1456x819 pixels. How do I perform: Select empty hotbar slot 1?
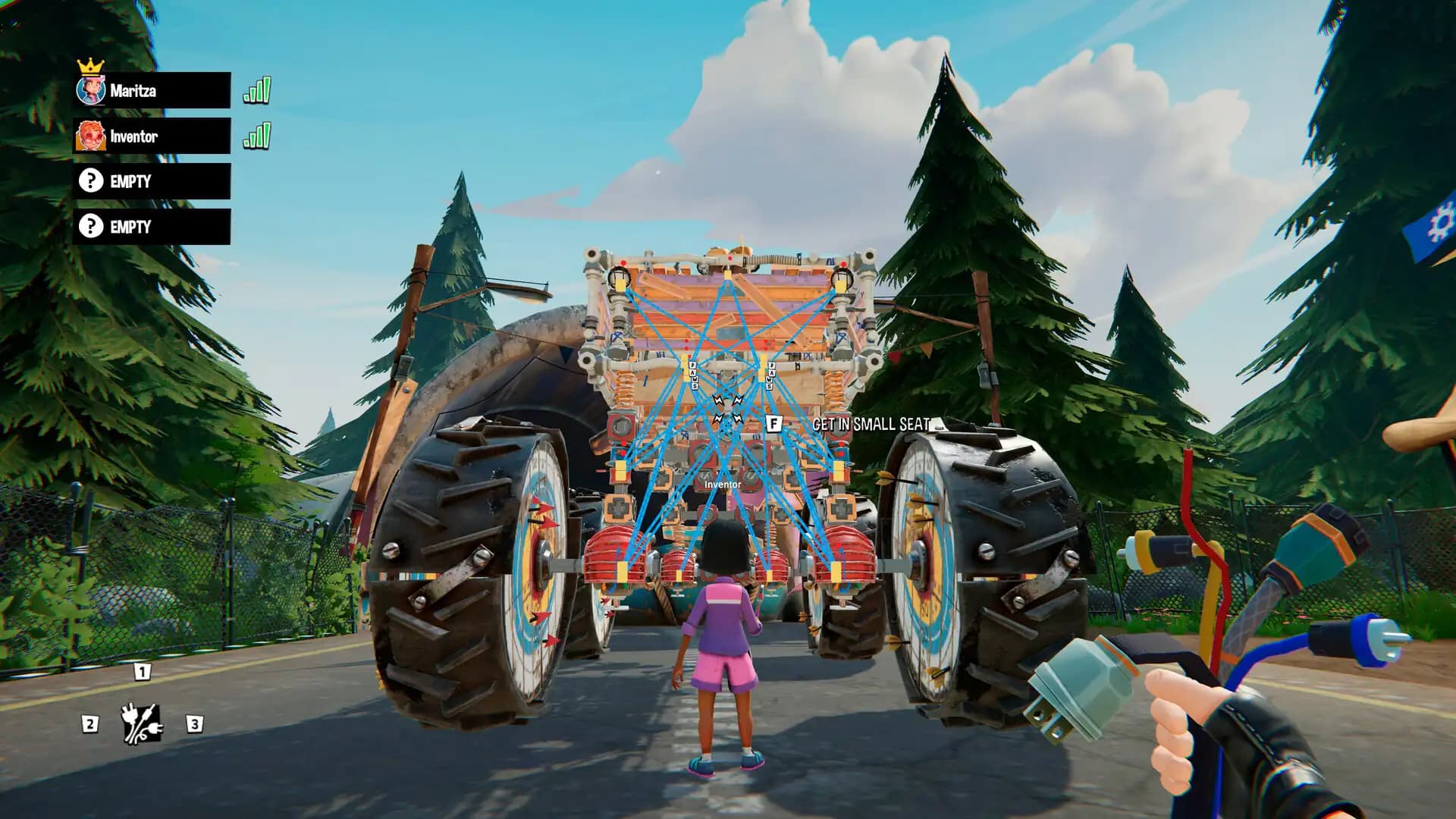point(141,670)
